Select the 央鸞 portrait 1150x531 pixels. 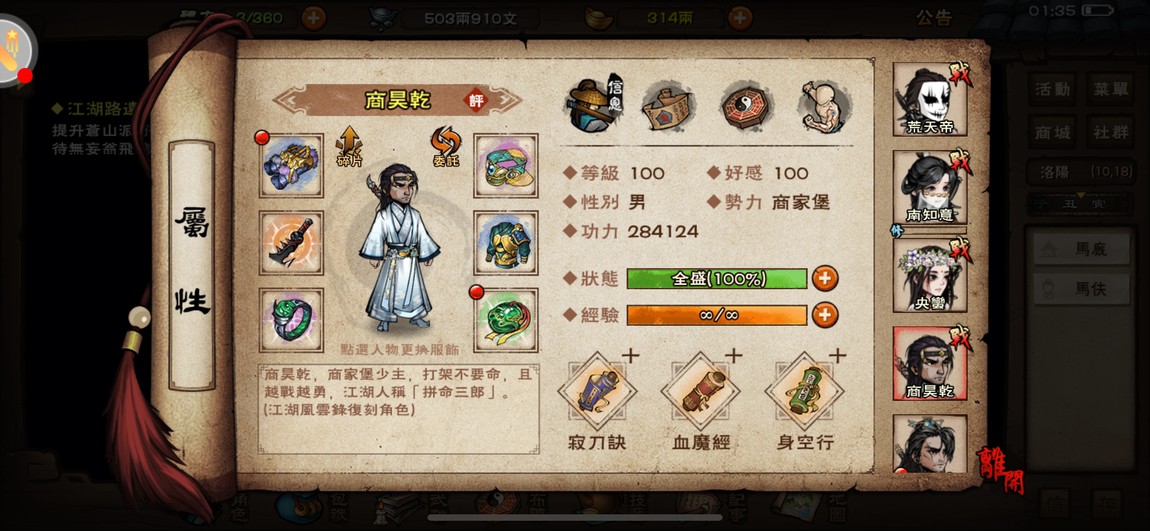pyautogui.click(x=929, y=272)
